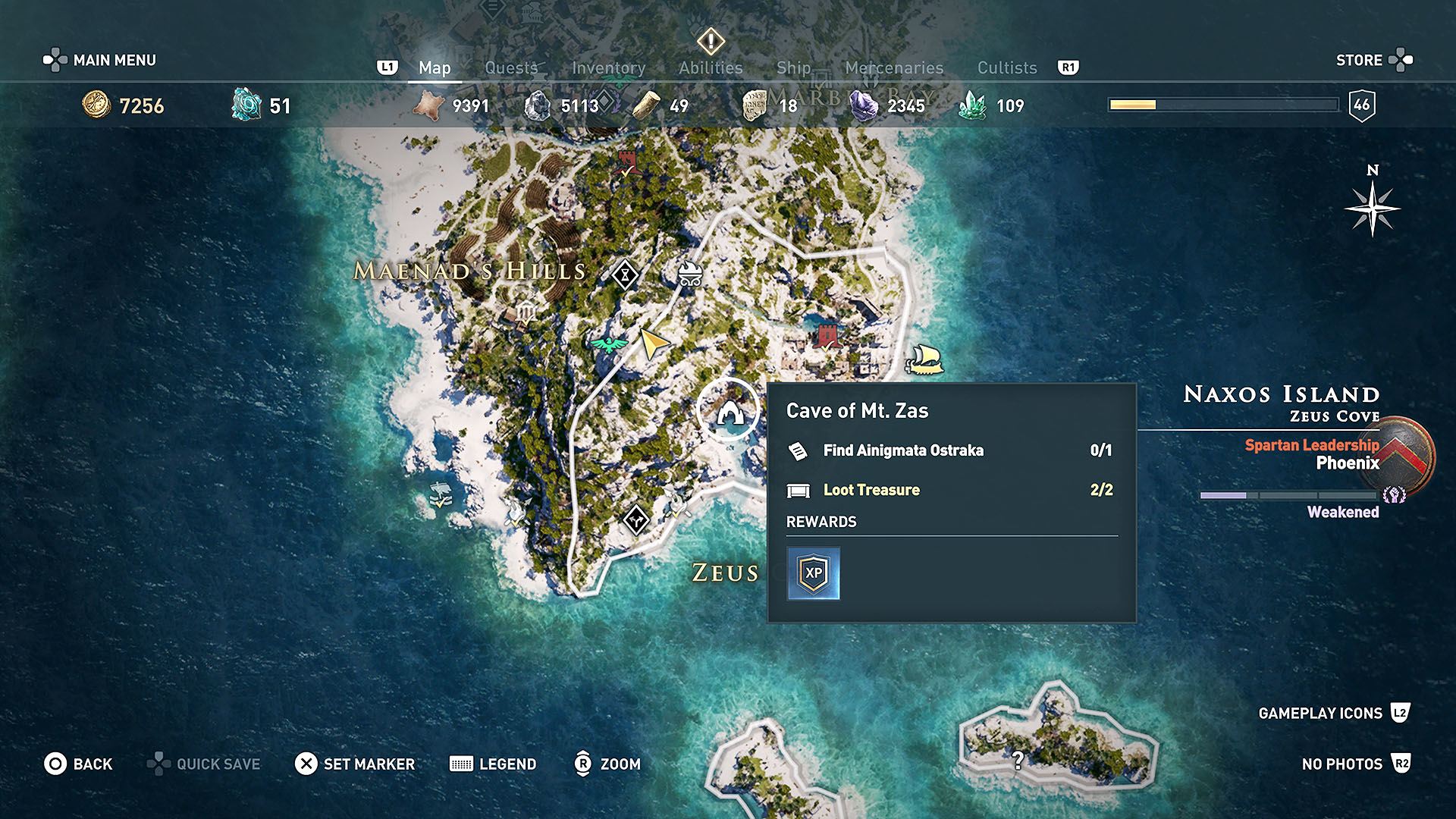Go to the Ship tab
This screenshot has width=1456, height=819.
coord(794,67)
